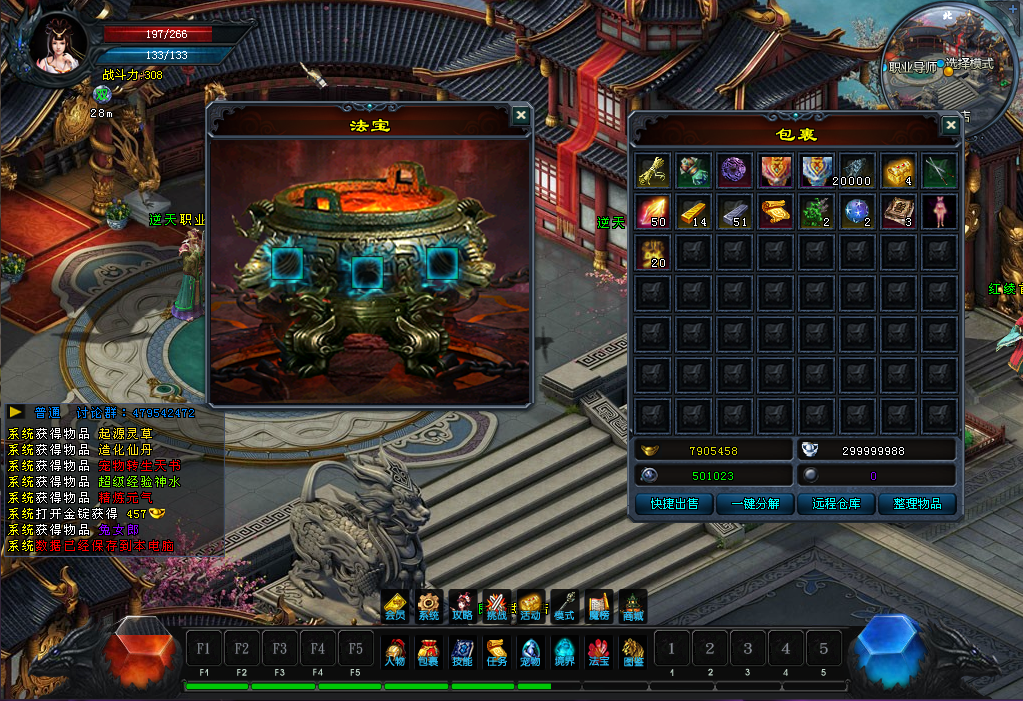Viewport: 1023px width, 701px height.
Task: Open the 系统 system settings icon
Action: pyautogui.click(x=429, y=605)
